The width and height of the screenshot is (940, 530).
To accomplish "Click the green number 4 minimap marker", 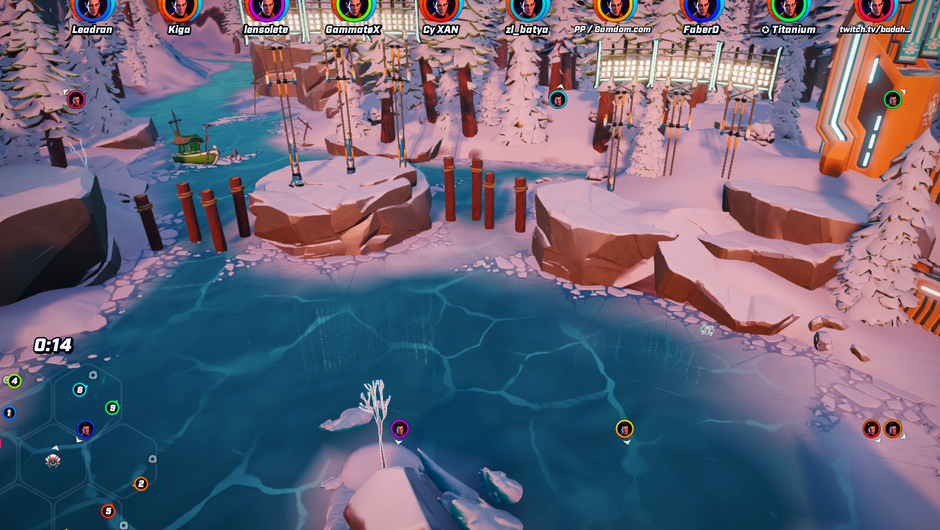I will click(13, 381).
